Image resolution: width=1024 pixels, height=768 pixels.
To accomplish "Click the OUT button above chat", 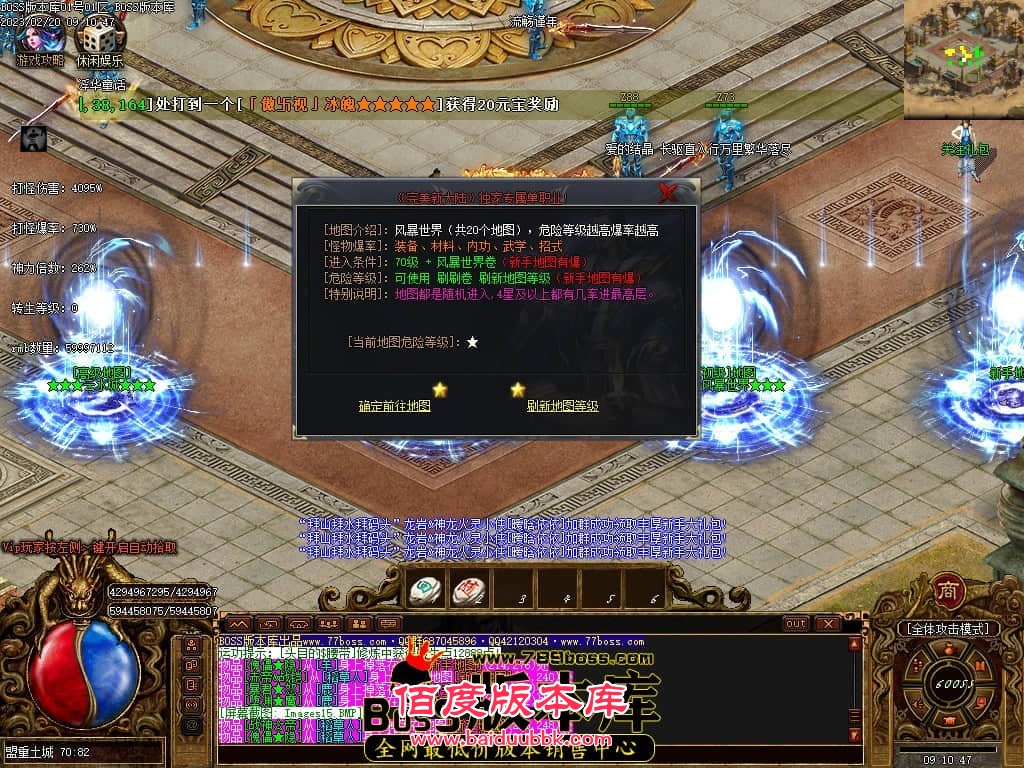I will click(x=795, y=624).
